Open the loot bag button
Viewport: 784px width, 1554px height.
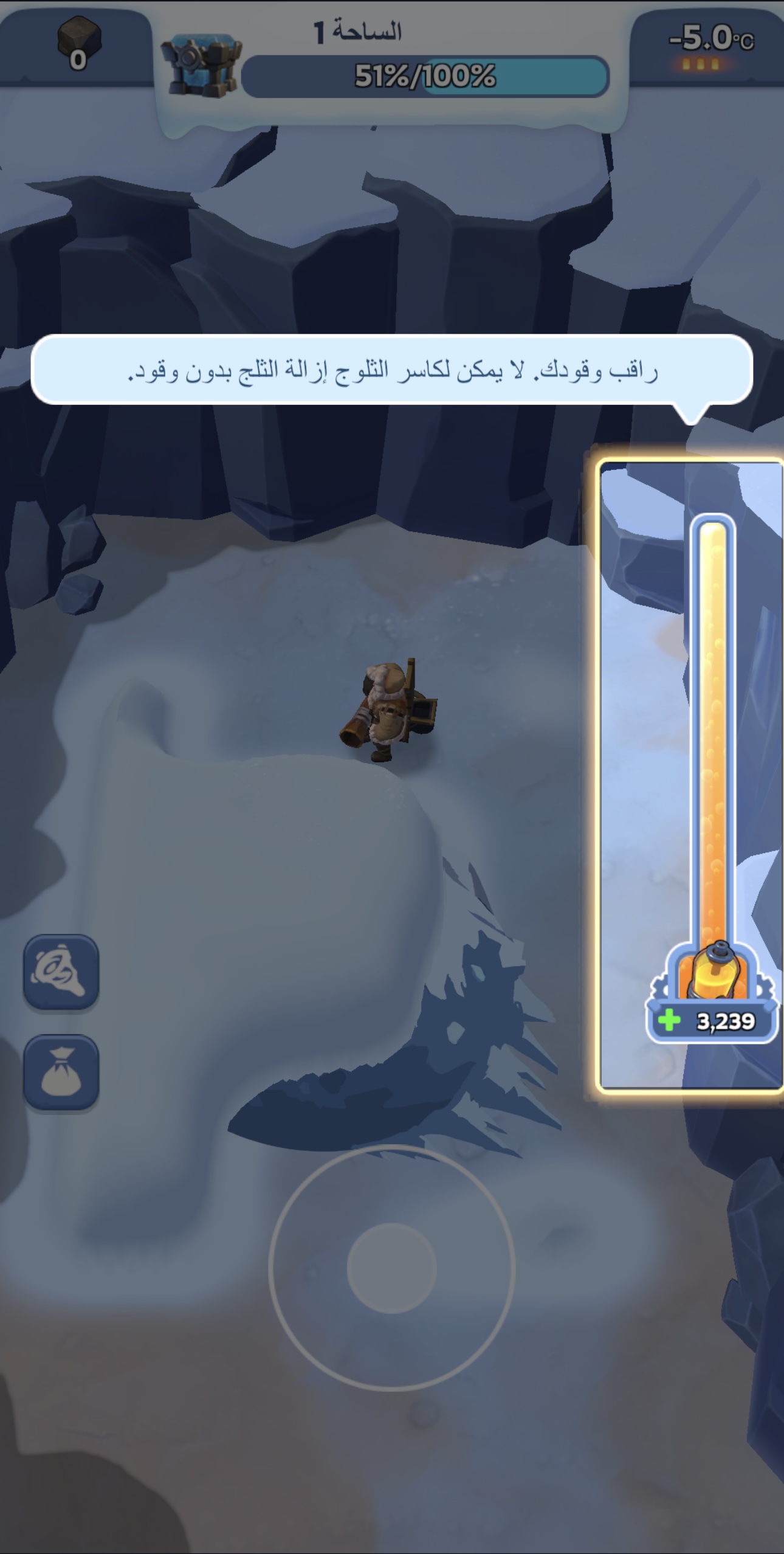(61, 1072)
